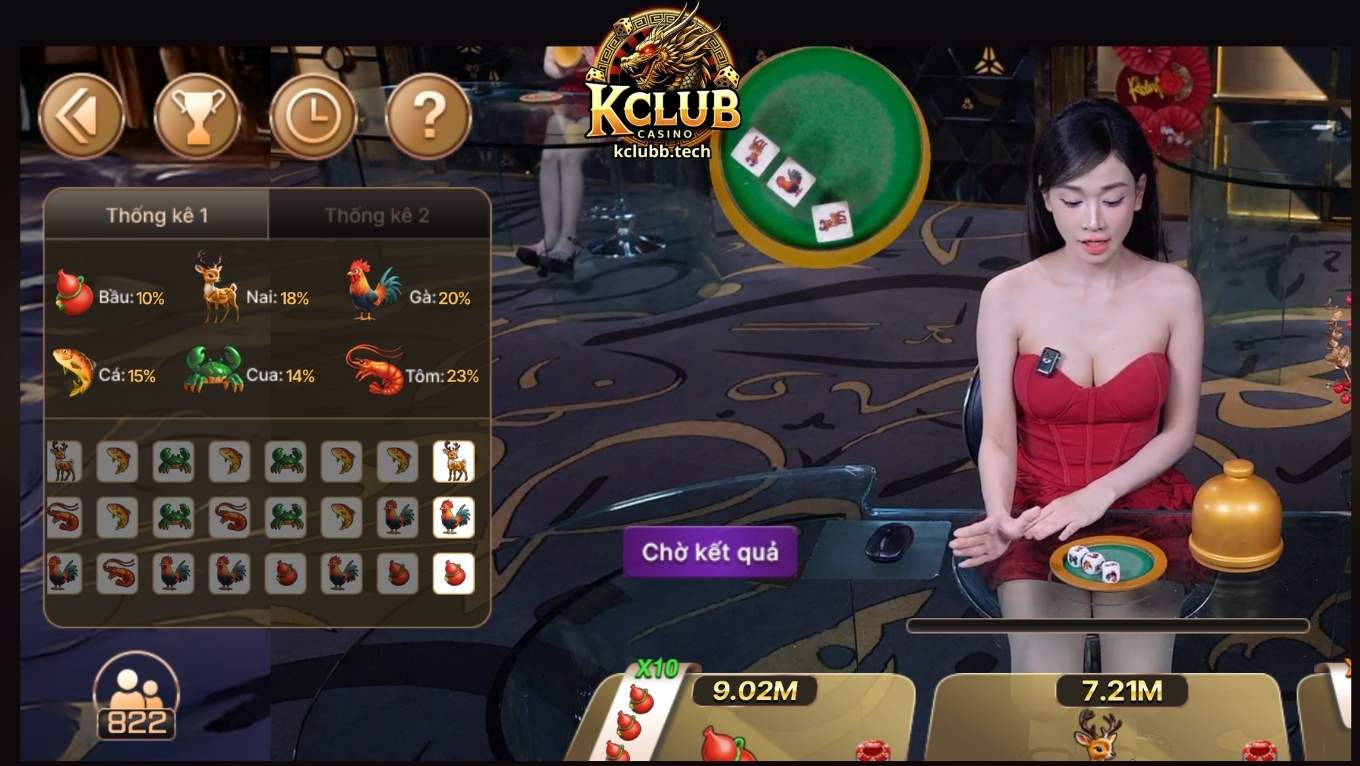This screenshot has width=1360, height=766.
Task: Switch to the Thống kê 2 tab
Action: click(379, 215)
